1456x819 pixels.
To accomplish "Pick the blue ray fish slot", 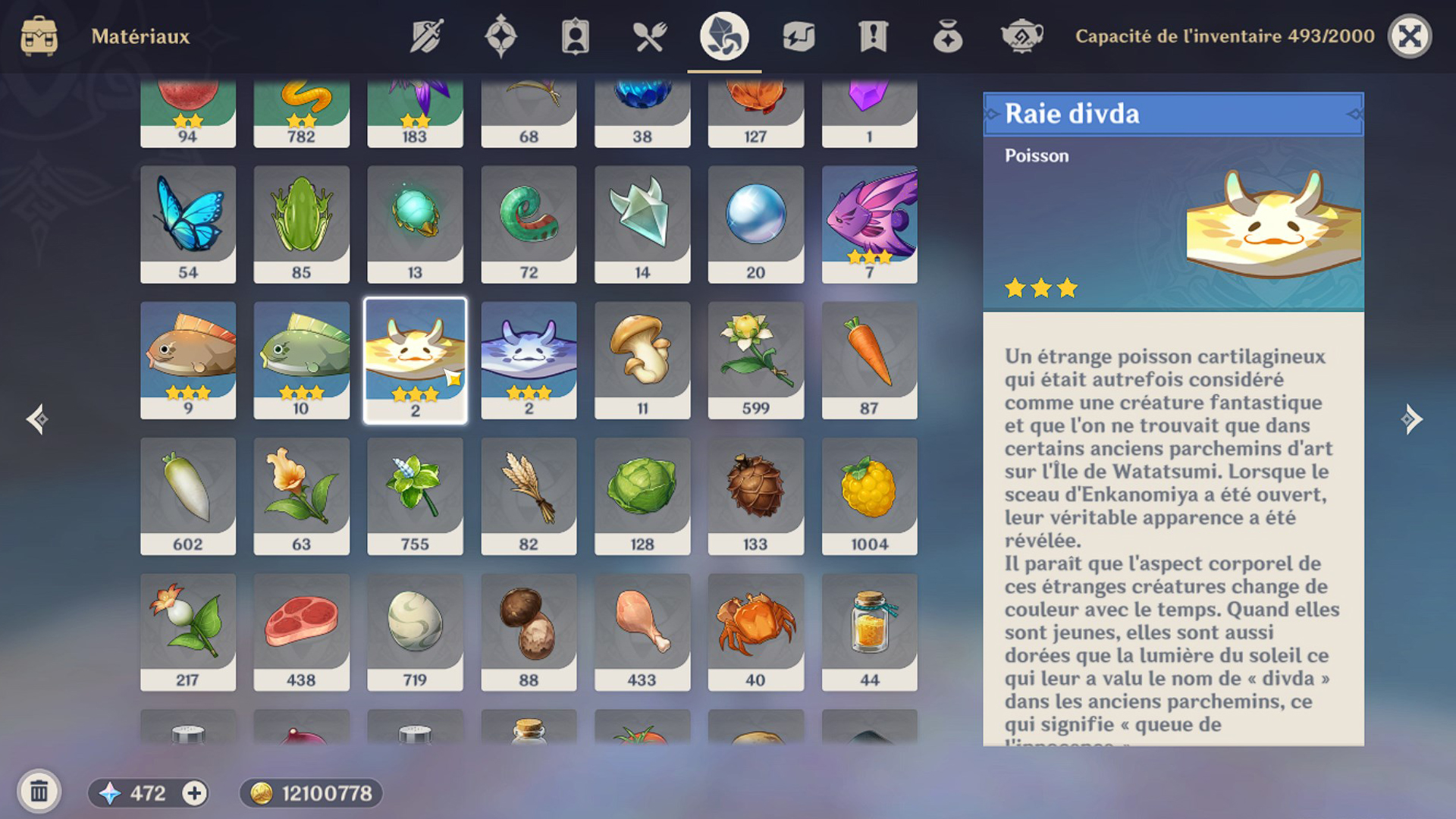I will coord(529,359).
